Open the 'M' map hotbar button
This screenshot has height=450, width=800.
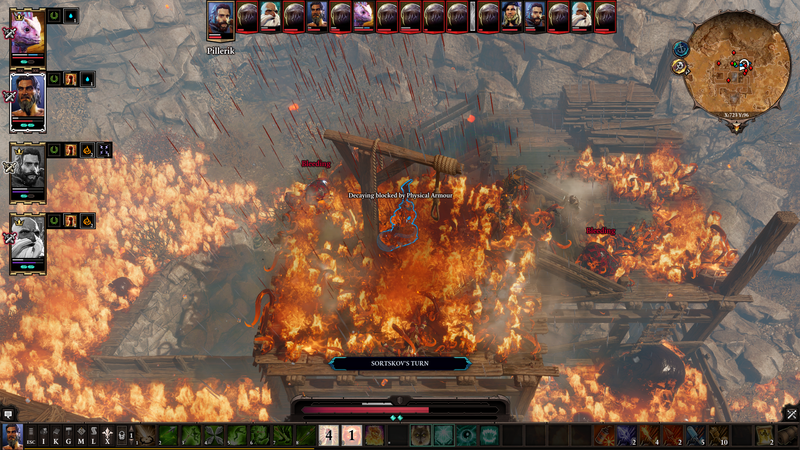click(x=82, y=436)
